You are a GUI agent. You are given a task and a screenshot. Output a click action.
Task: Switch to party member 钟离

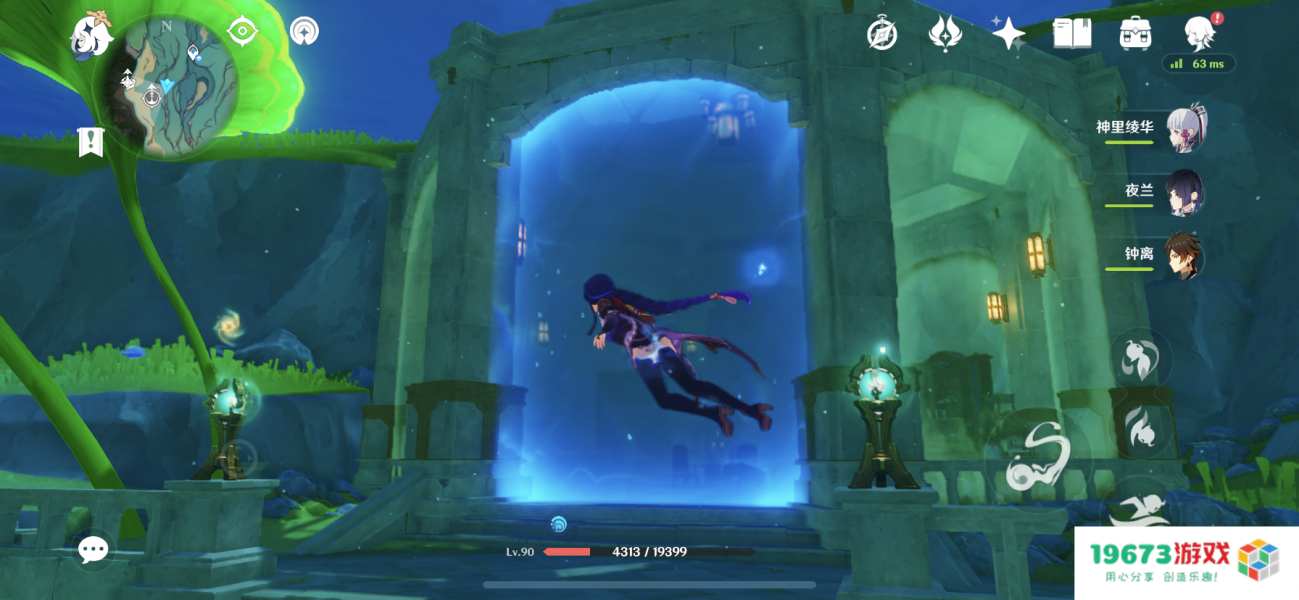point(1184,256)
